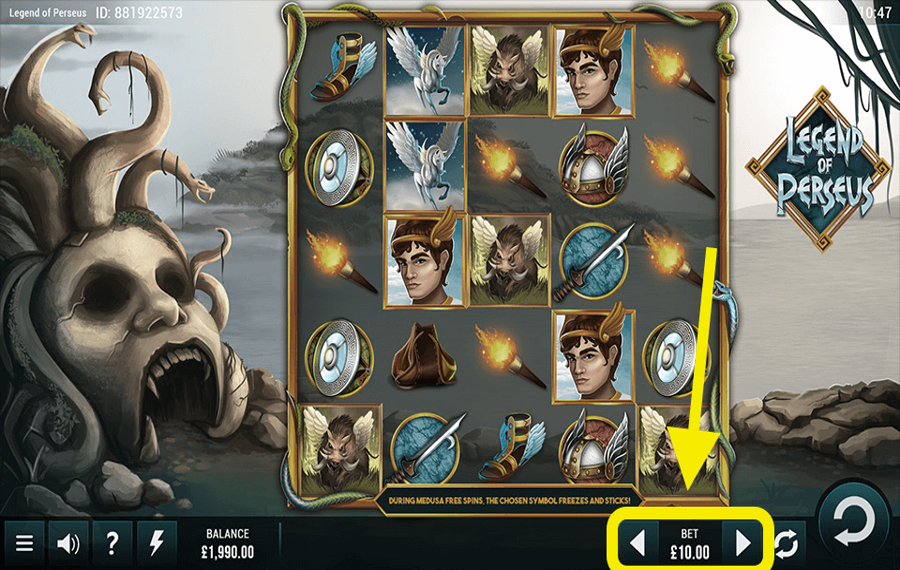Activate the lightning bolt quick spin
The height and width of the screenshot is (570, 900).
156,543
